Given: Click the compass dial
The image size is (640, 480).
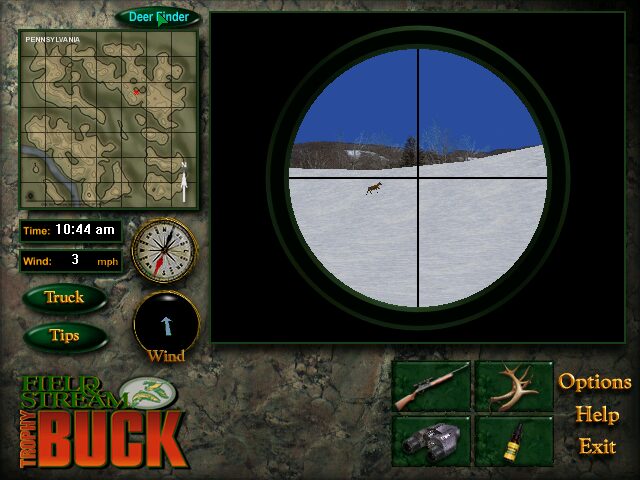Looking at the screenshot, I should [163, 250].
